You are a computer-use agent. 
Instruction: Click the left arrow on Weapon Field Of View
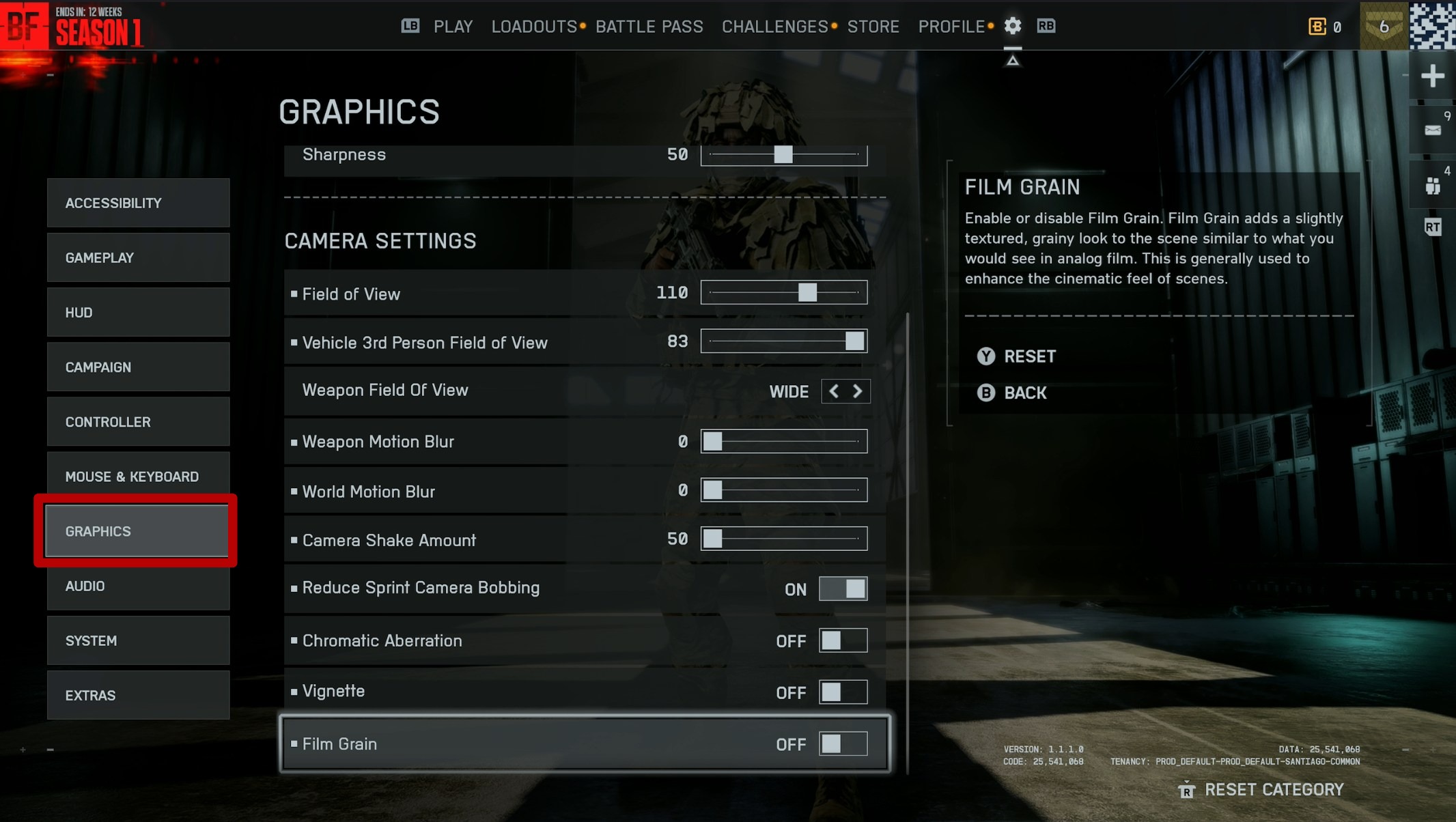[x=834, y=391]
